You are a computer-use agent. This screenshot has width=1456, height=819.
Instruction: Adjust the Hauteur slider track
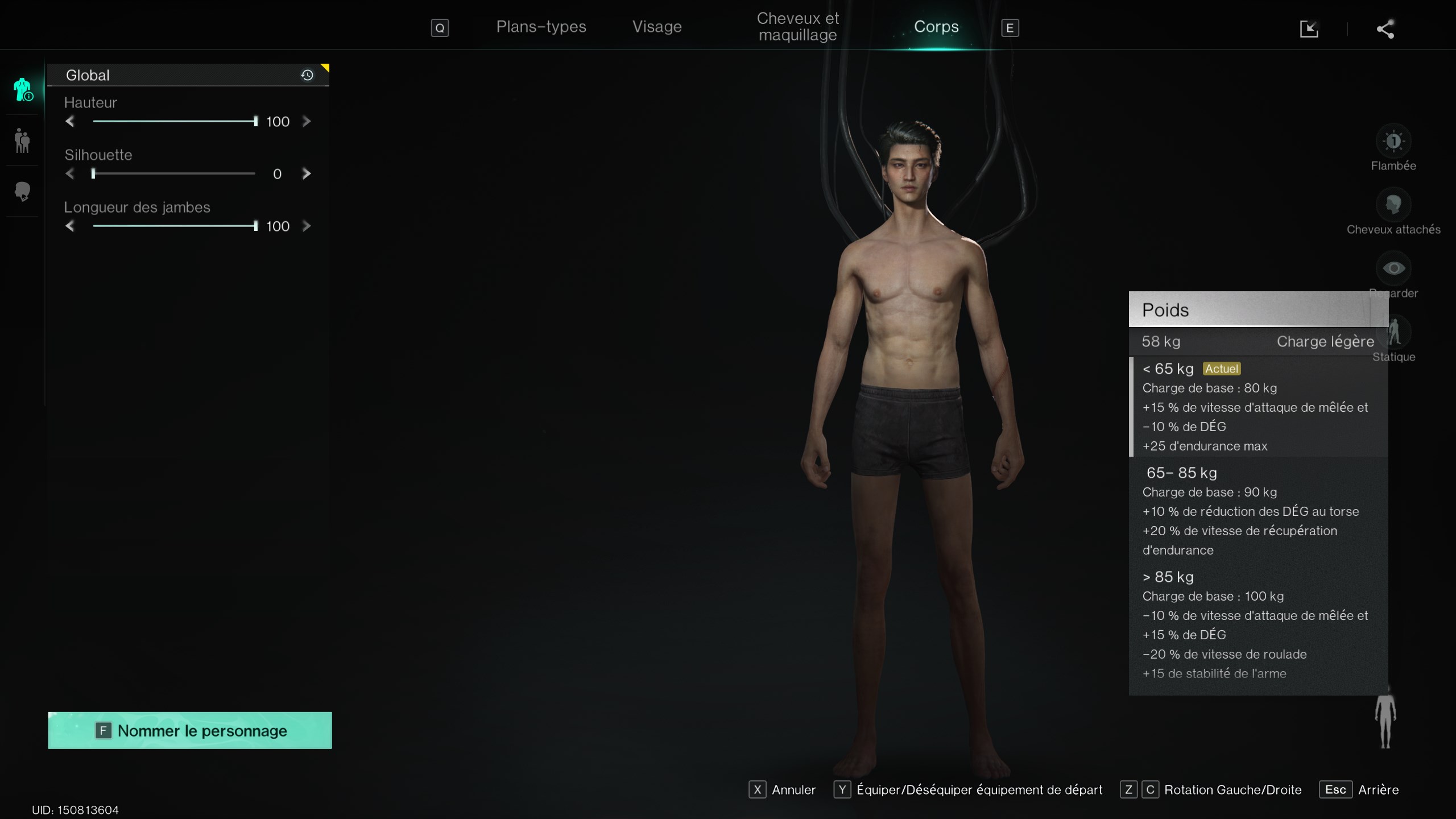(174, 121)
